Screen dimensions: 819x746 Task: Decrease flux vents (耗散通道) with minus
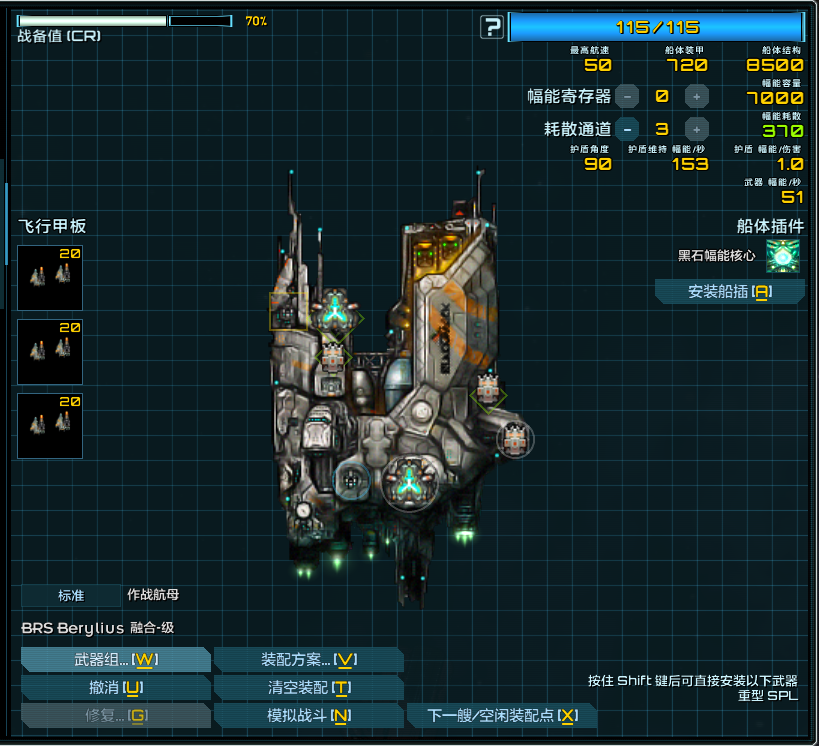[x=627, y=129]
